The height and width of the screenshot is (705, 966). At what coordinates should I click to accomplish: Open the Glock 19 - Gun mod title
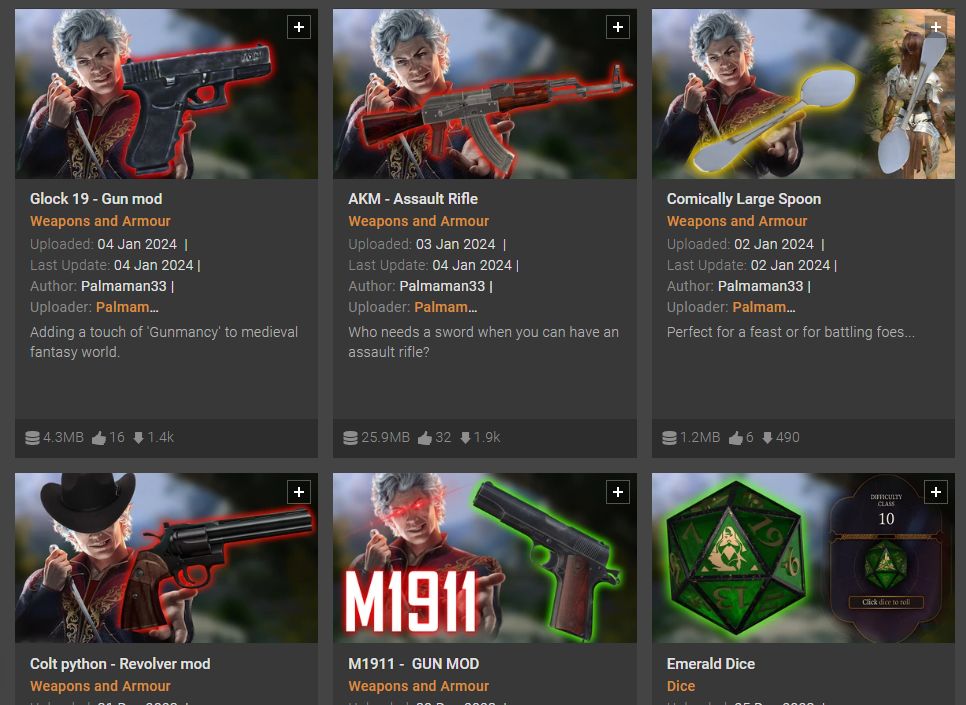point(96,199)
